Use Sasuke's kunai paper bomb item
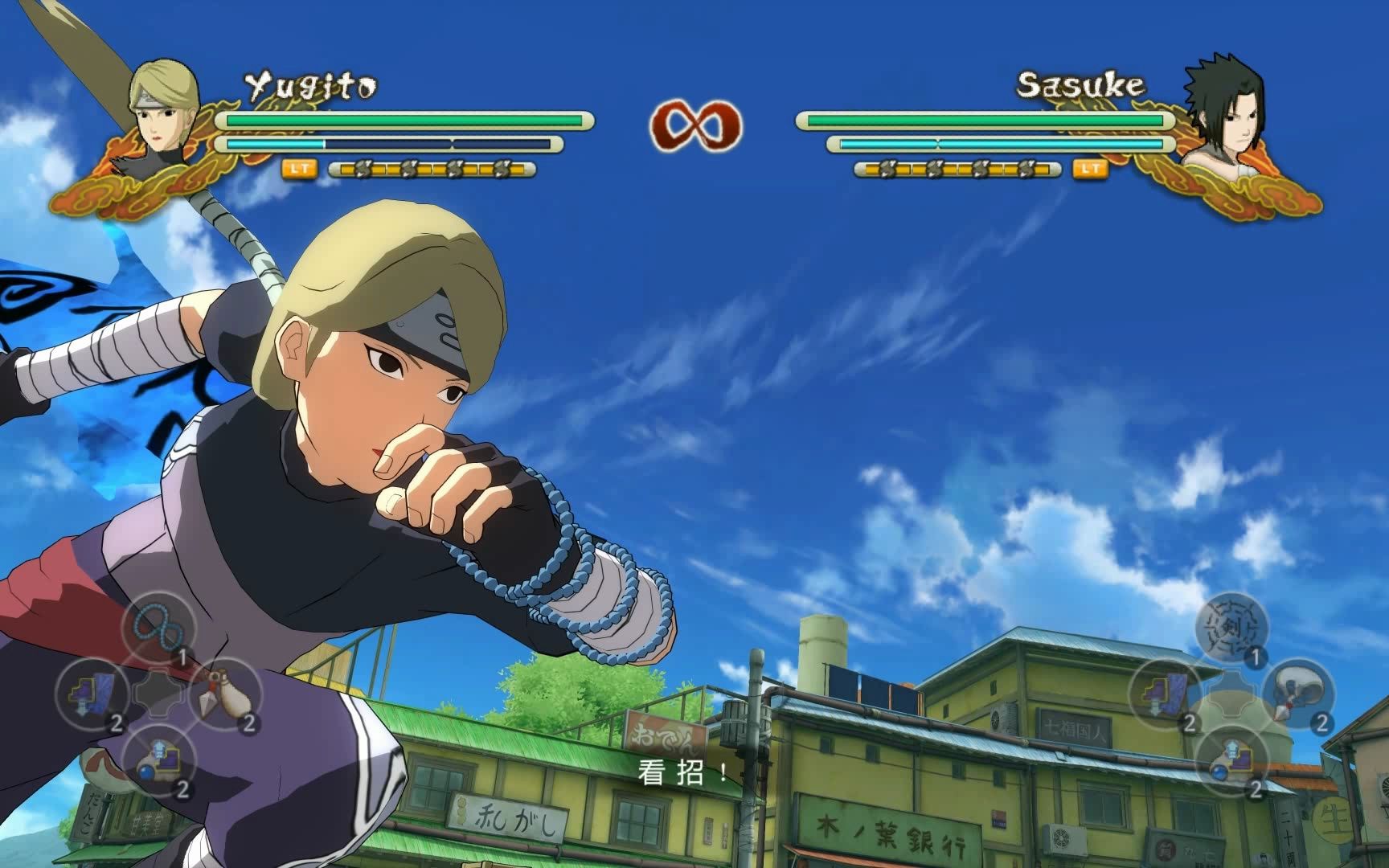This screenshot has width=1389, height=868. click(x=1297, y=693)
